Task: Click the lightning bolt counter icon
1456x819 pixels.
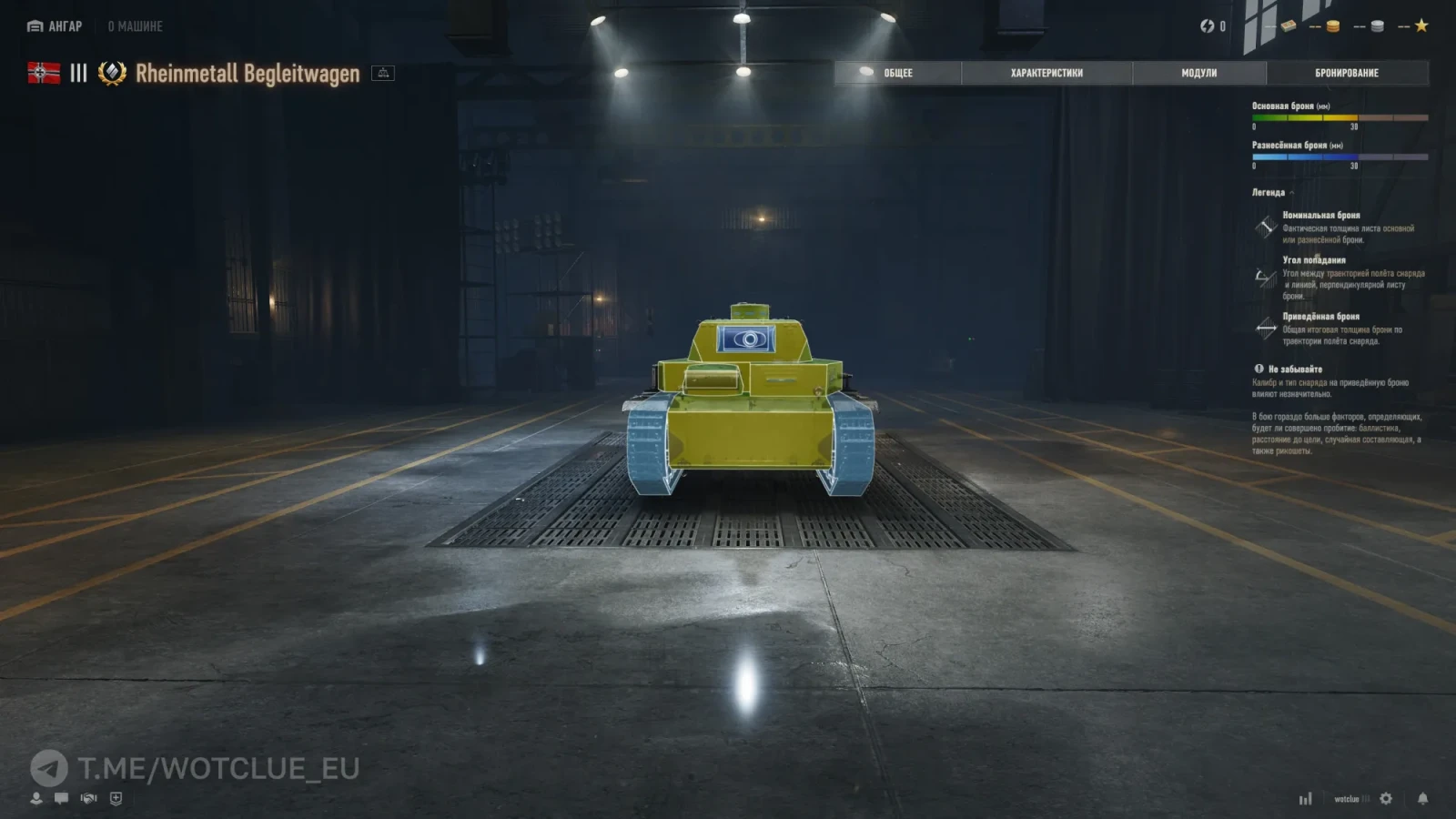Action: tap(1207, 26)
